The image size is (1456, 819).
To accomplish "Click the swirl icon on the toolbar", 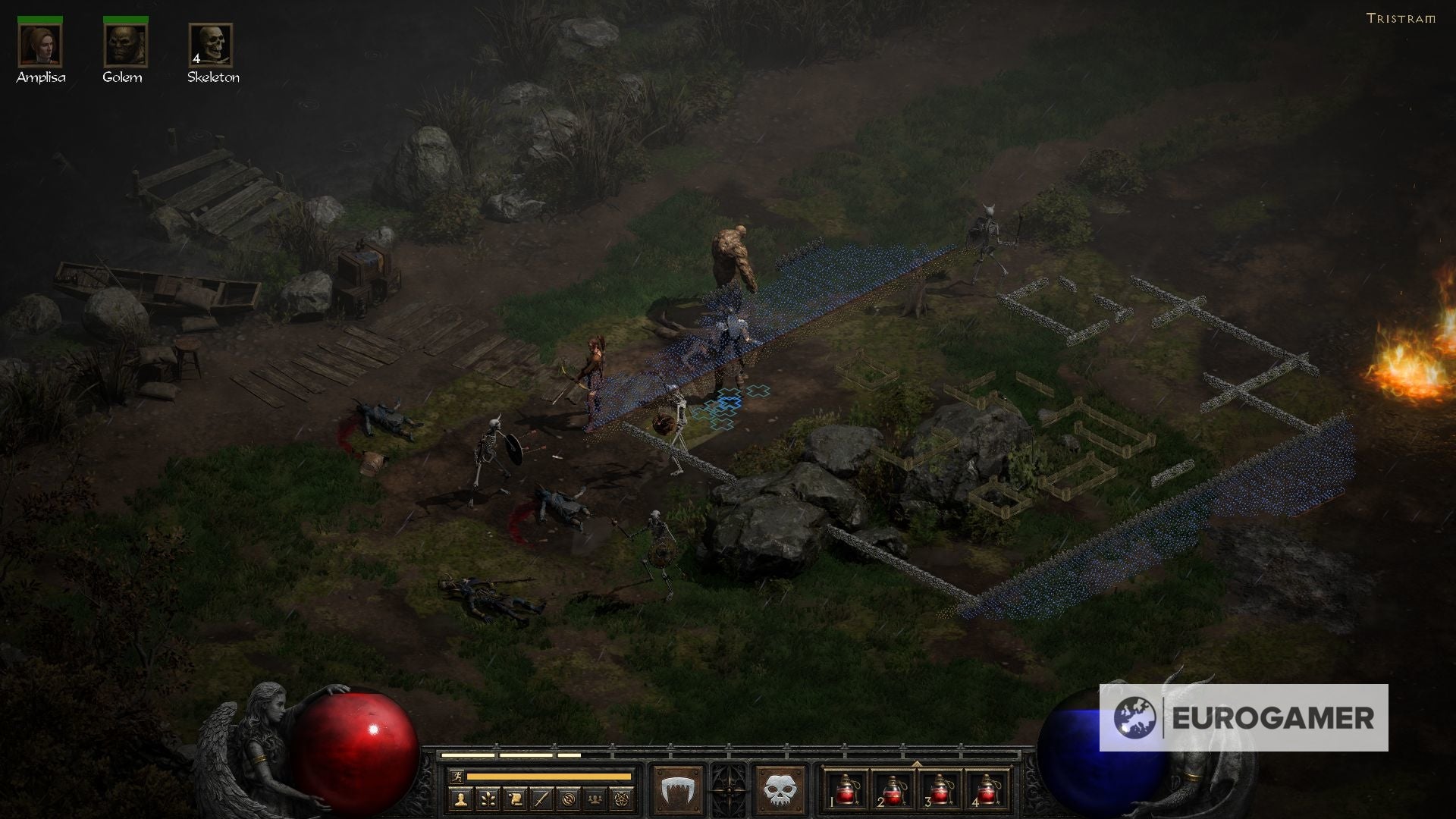I will point(569,799).
